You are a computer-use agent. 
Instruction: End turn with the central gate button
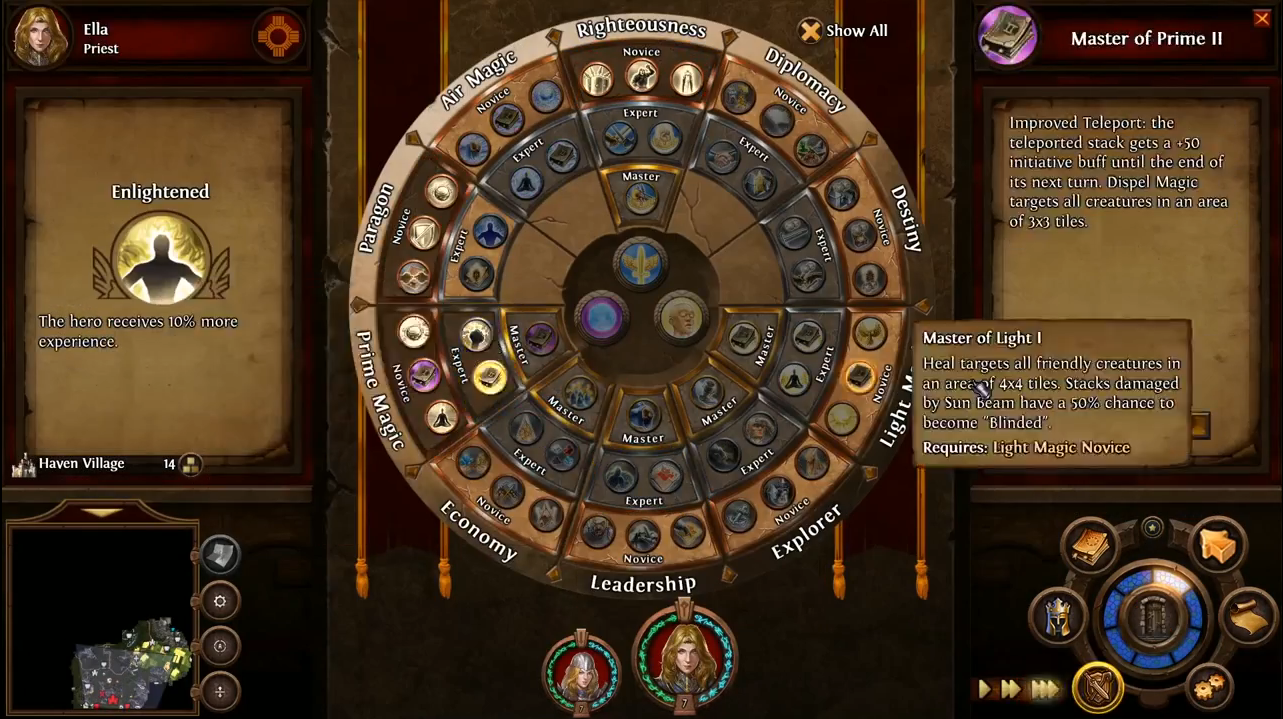click(1153, 617)
